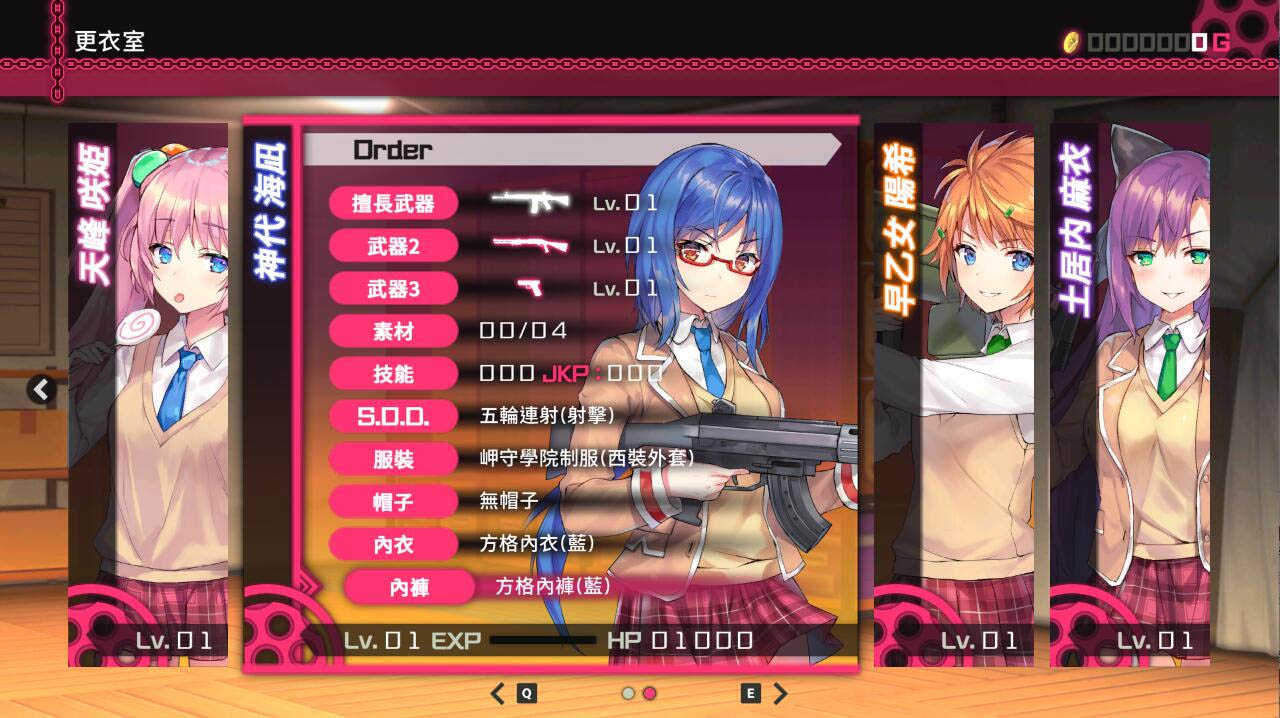Go to next page with bottom right chevron
This screenshot has width=1280, height=718.
tap(781, 693)
